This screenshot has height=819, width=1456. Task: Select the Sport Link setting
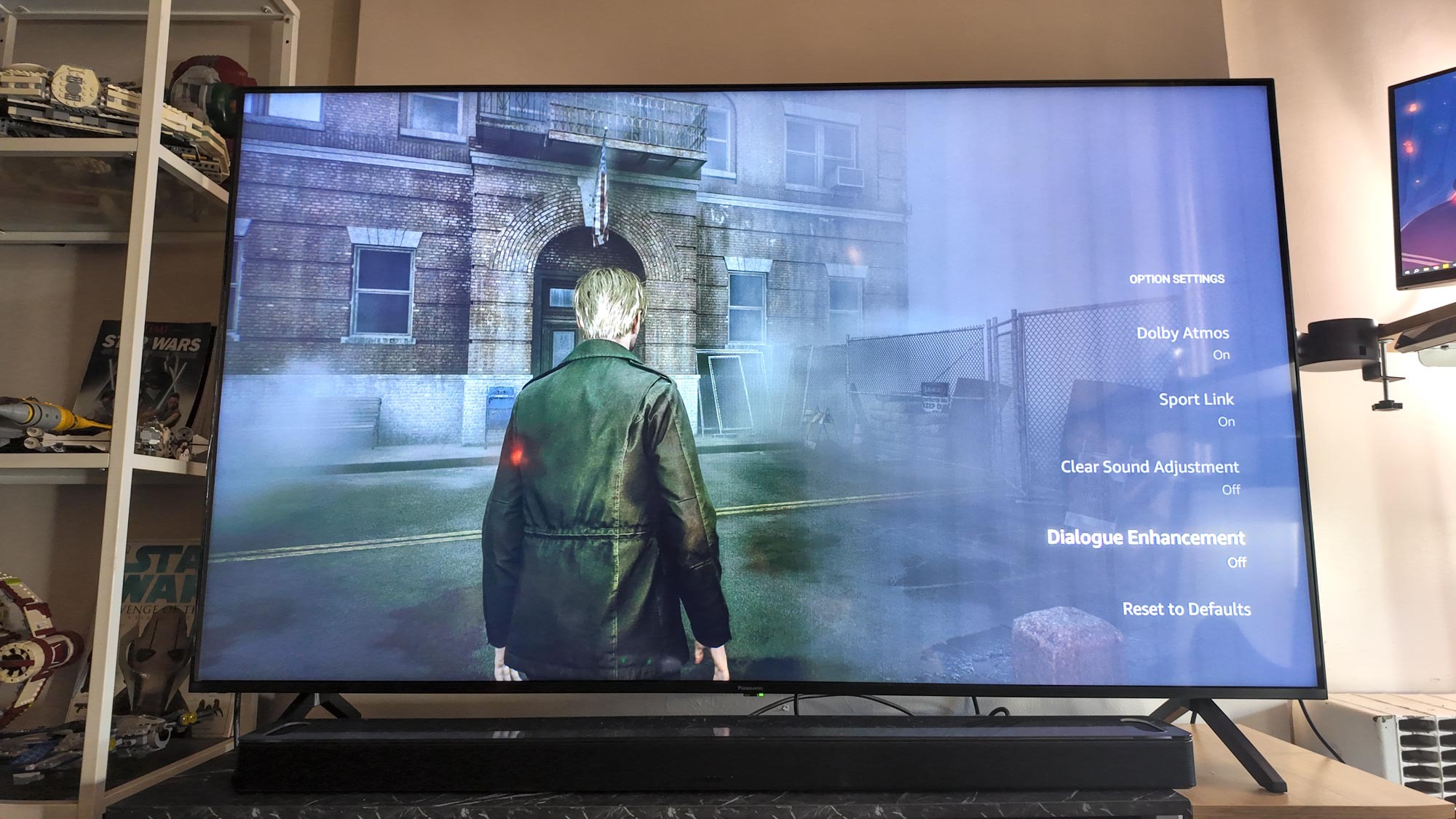click(x=1195, y=400)
